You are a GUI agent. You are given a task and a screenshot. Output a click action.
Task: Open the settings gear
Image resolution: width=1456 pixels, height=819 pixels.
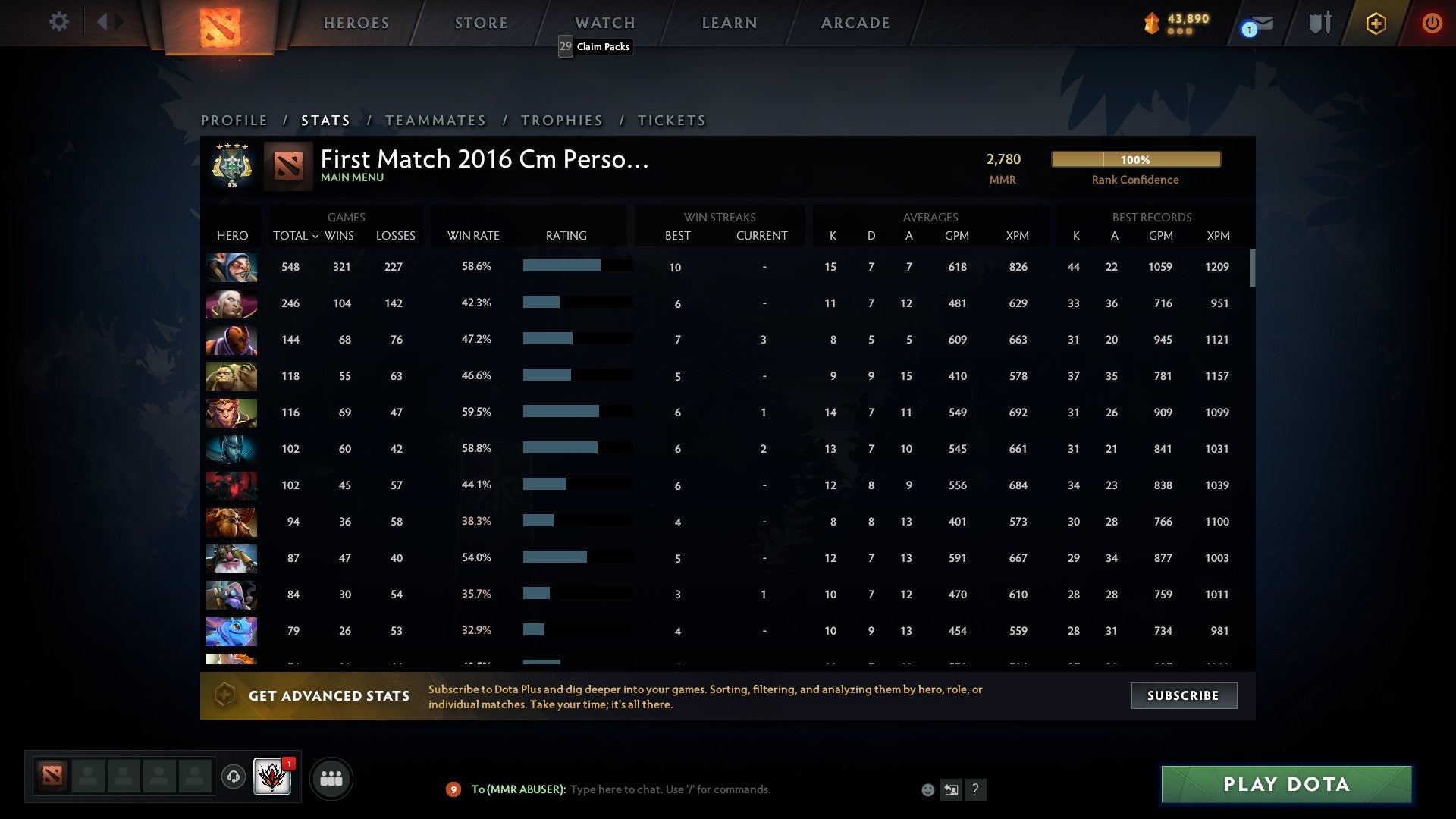click(x=58, y=22)
